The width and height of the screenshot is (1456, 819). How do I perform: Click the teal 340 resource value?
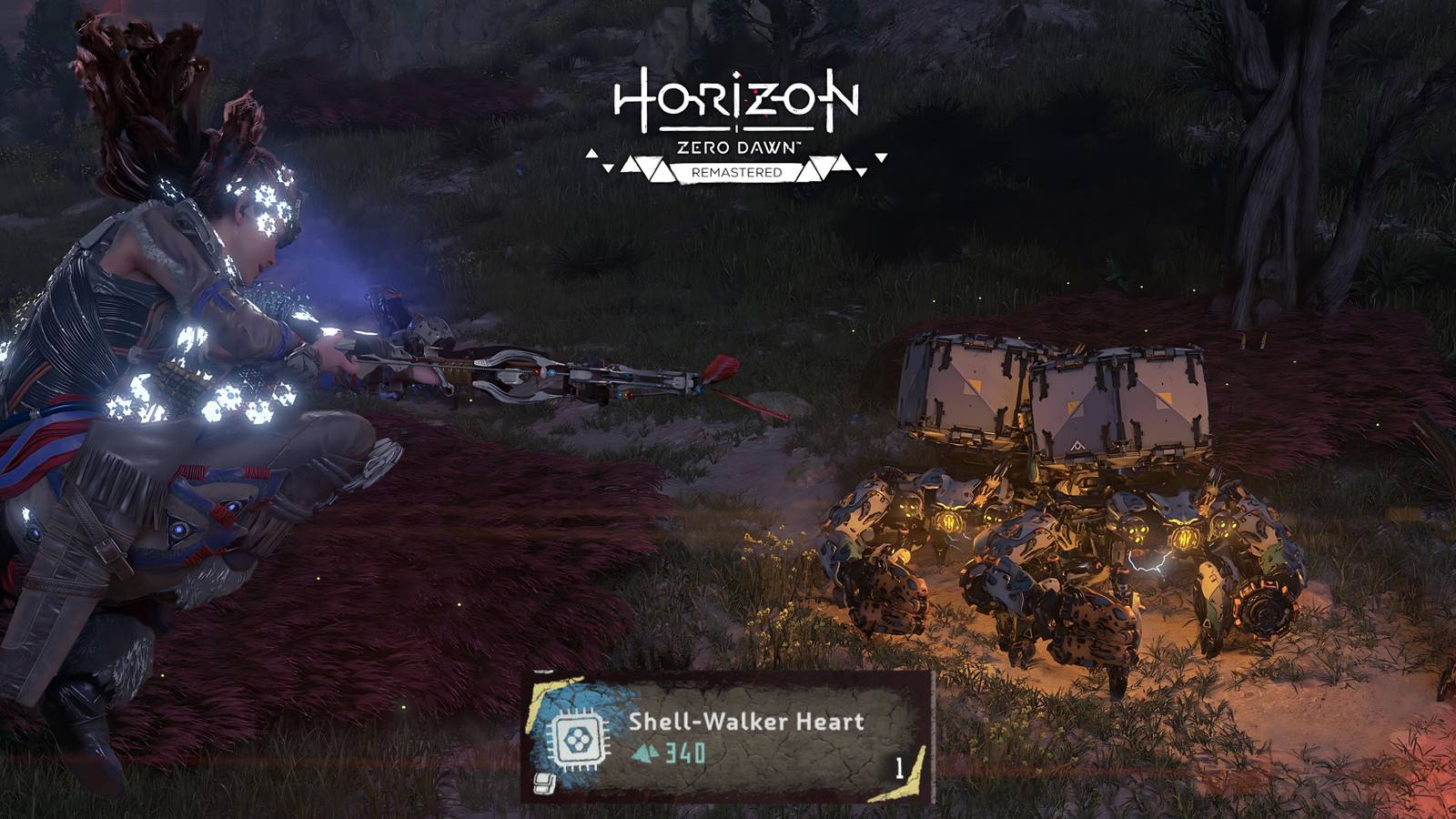[x=684, y=753]
